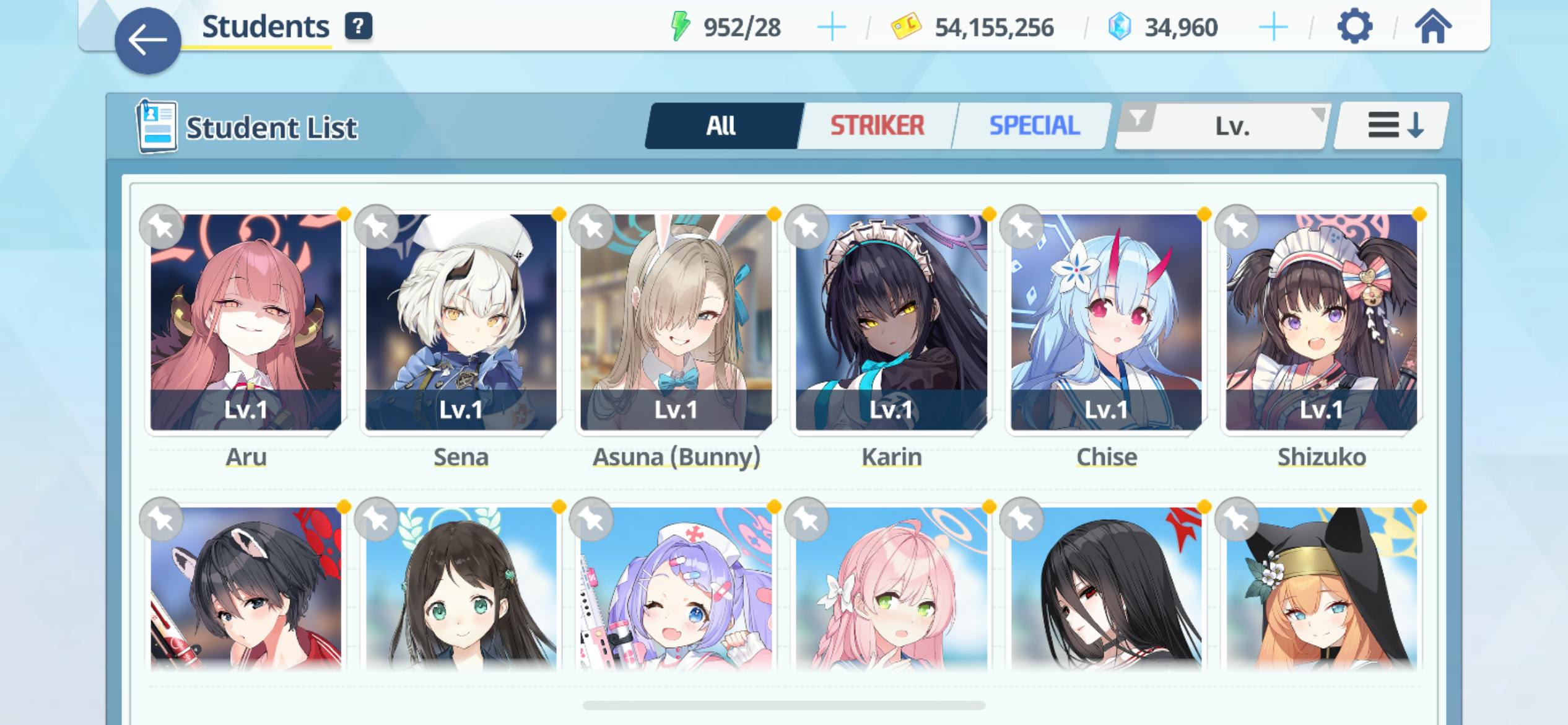Switch to the STRIKER tab

(876, 126)
